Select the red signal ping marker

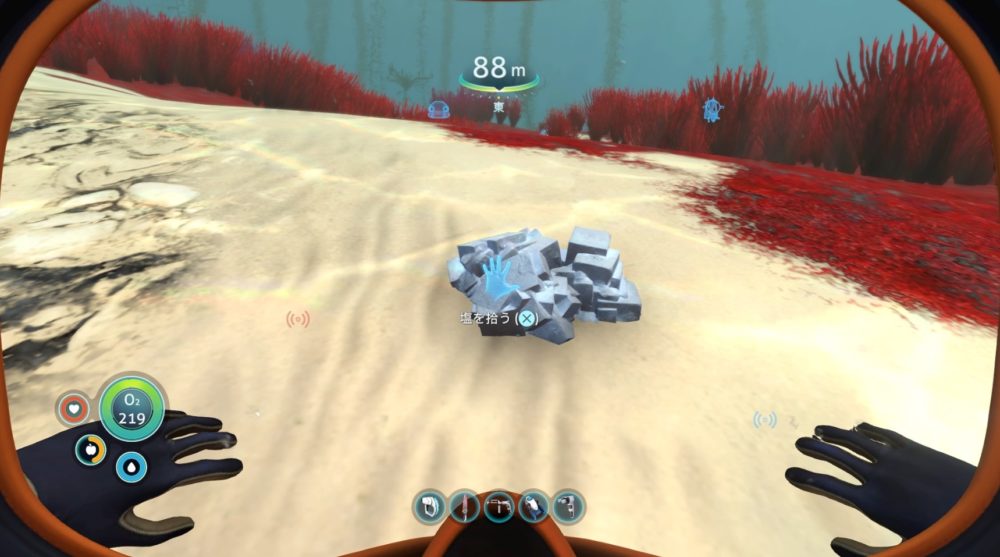coord(298,319)
